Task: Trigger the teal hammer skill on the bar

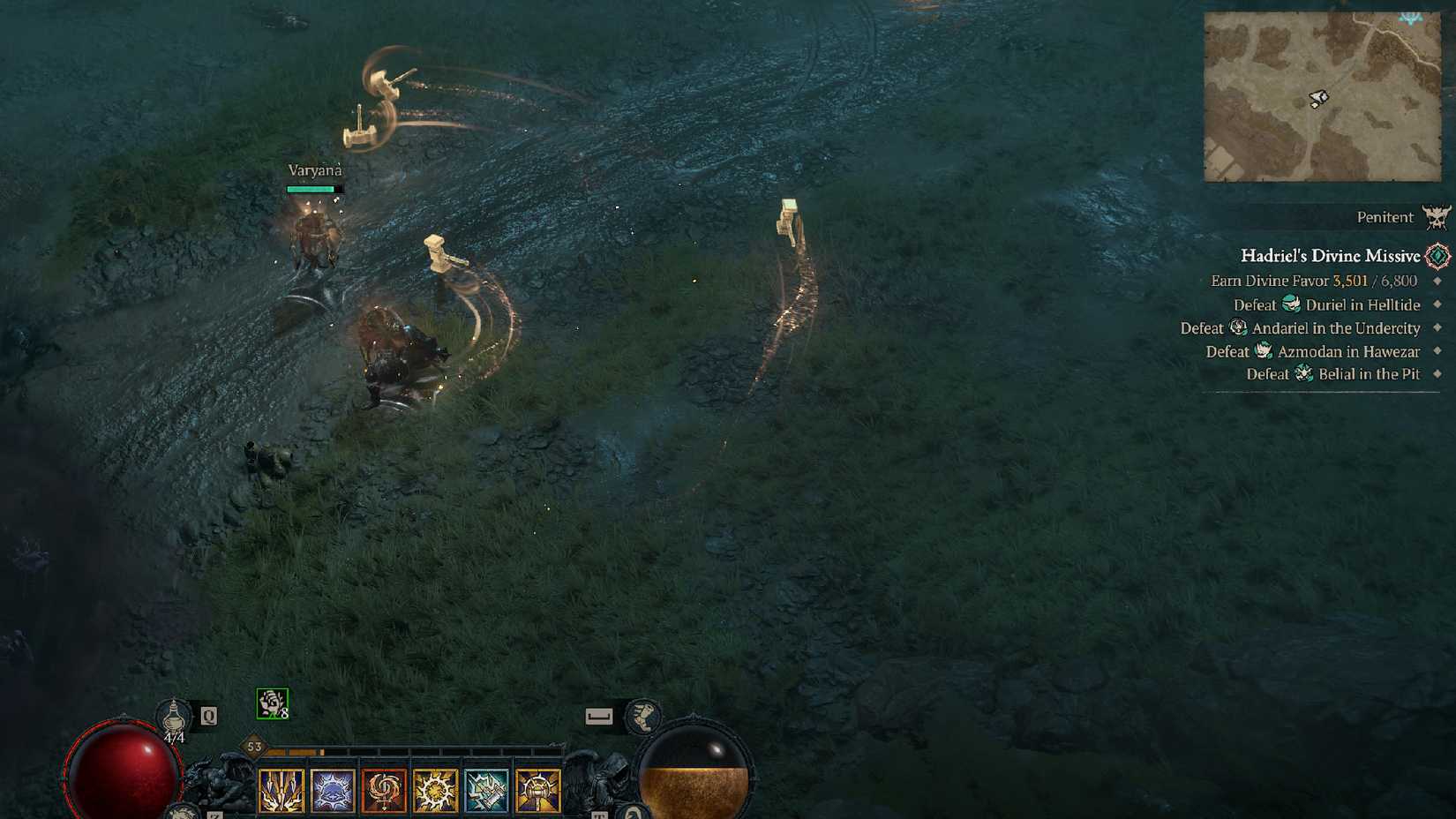Action: 486,789
